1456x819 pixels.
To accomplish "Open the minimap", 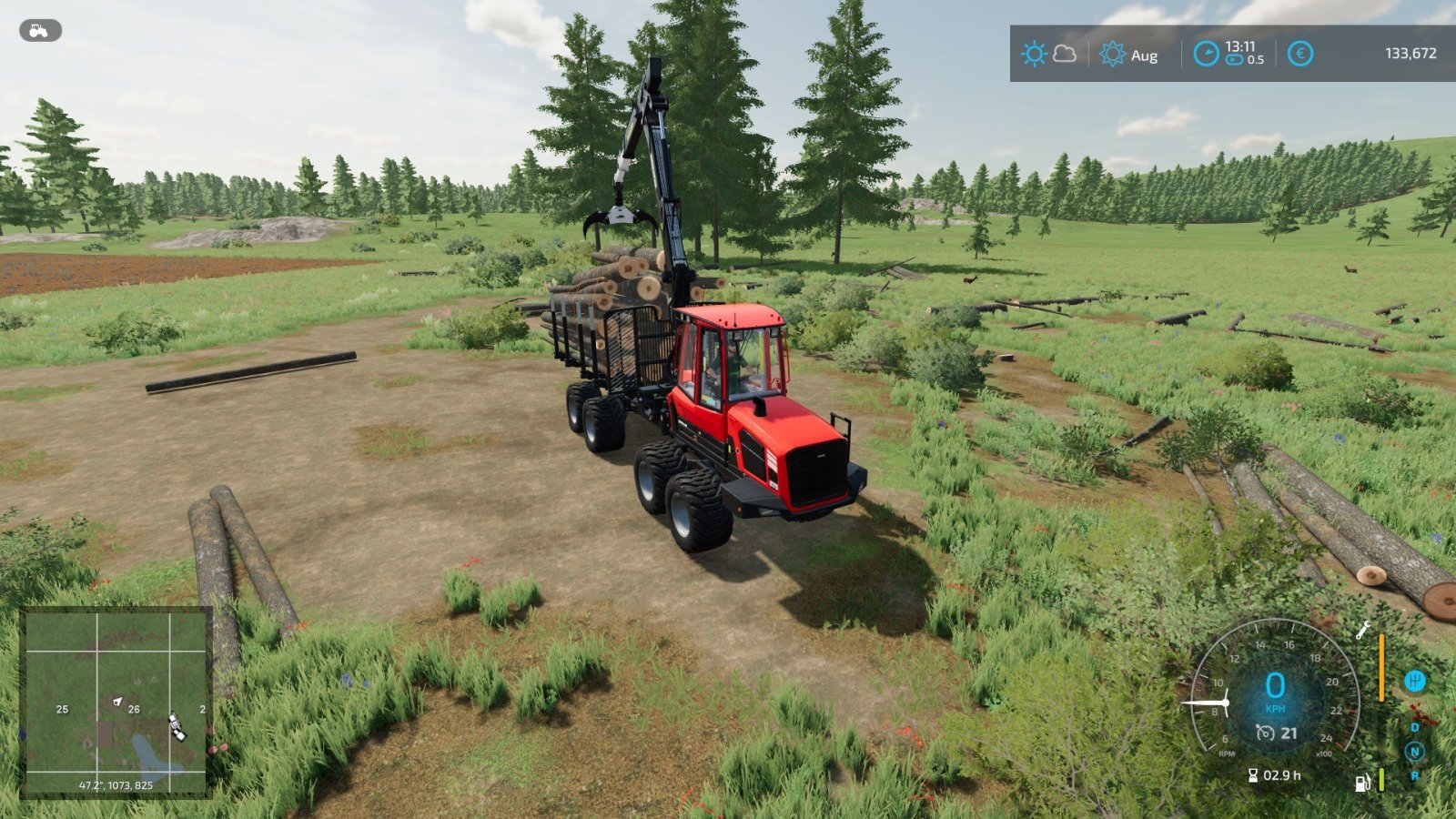I will (116, 703).
